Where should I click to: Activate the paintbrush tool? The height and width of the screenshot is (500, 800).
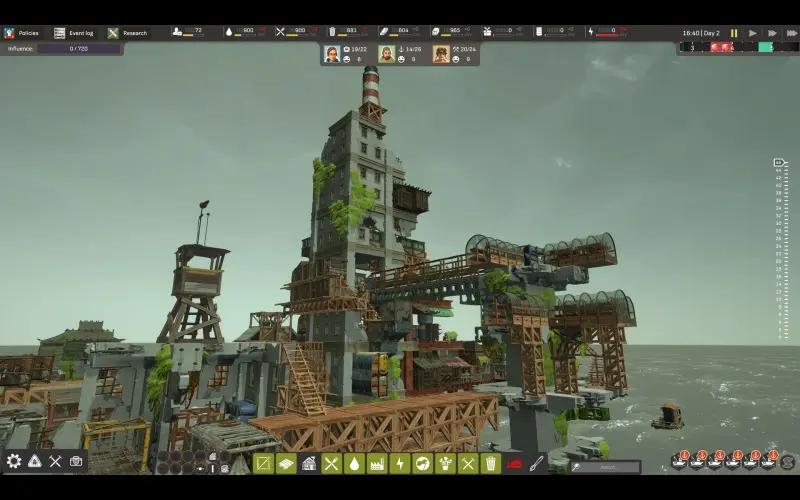click(x=537, y=463)
